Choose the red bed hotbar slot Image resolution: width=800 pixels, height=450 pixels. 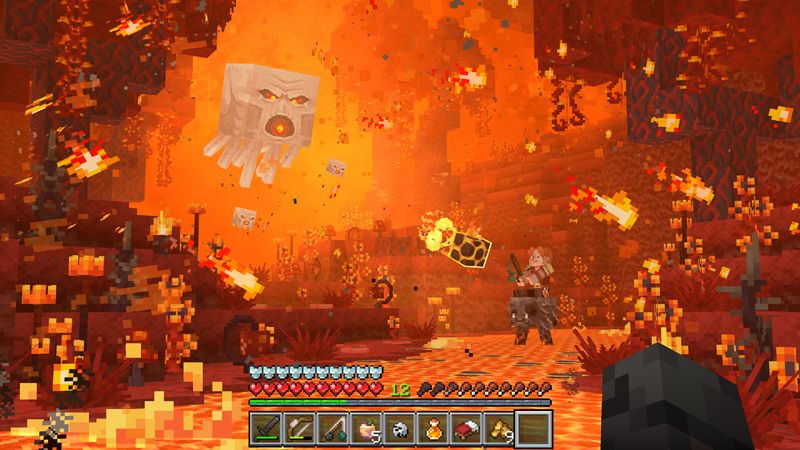465,427
